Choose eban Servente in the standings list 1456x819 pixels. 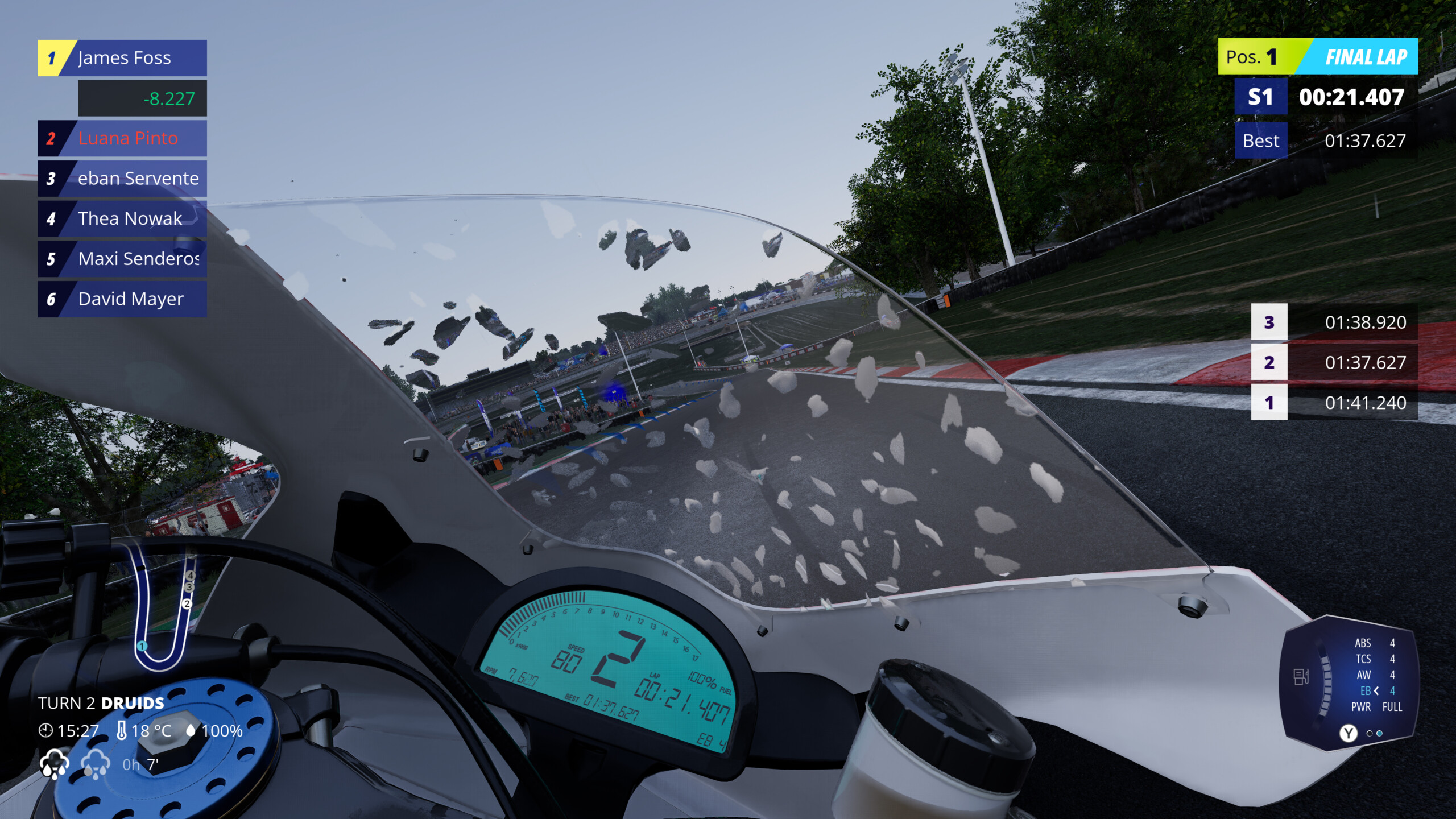(x=122, y=179)
